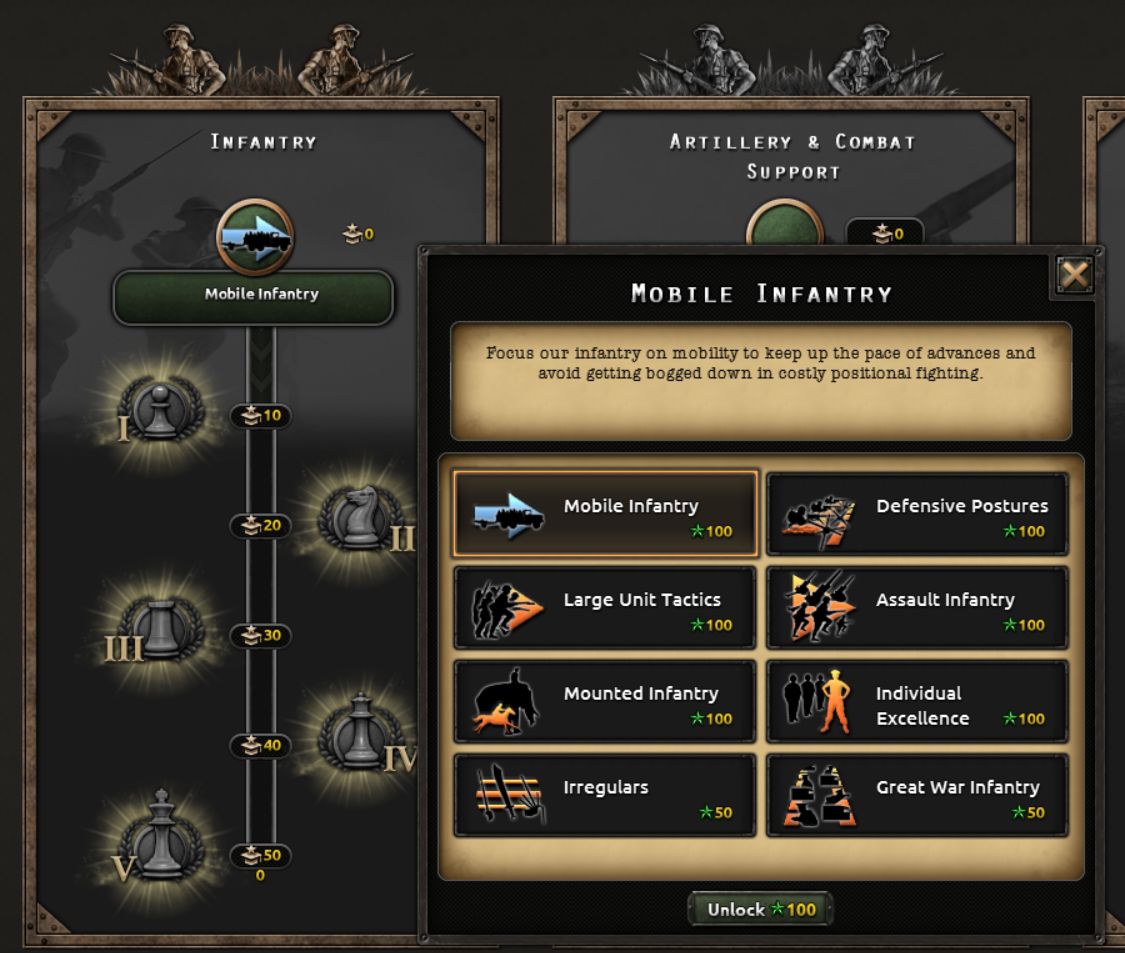1125x953 pixels.
Task: Select the tier I pawn milestone
Action: (157, 411)
